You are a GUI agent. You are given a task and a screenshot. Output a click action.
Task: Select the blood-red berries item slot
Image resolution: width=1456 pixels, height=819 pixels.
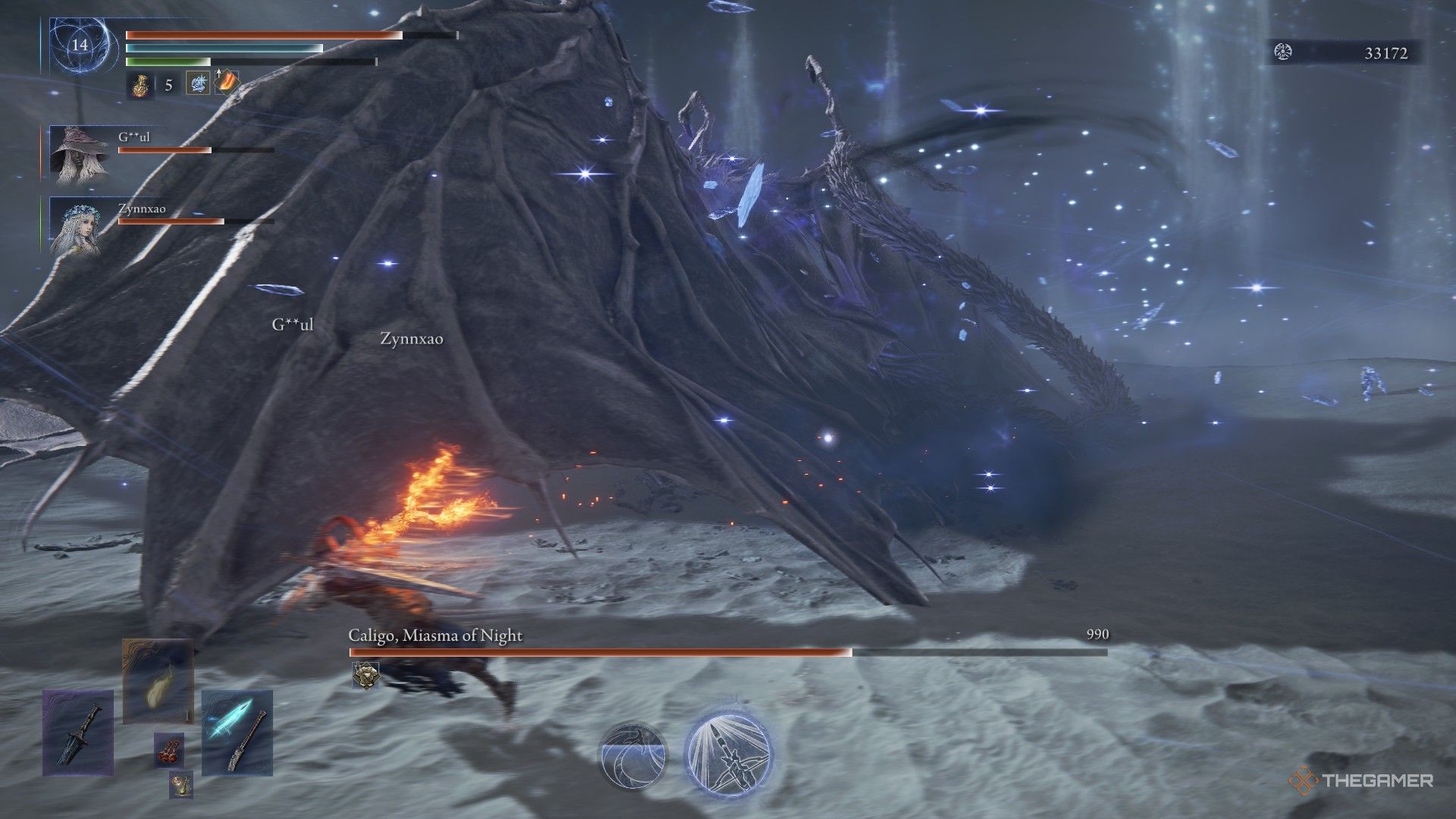tap(169, 750)
